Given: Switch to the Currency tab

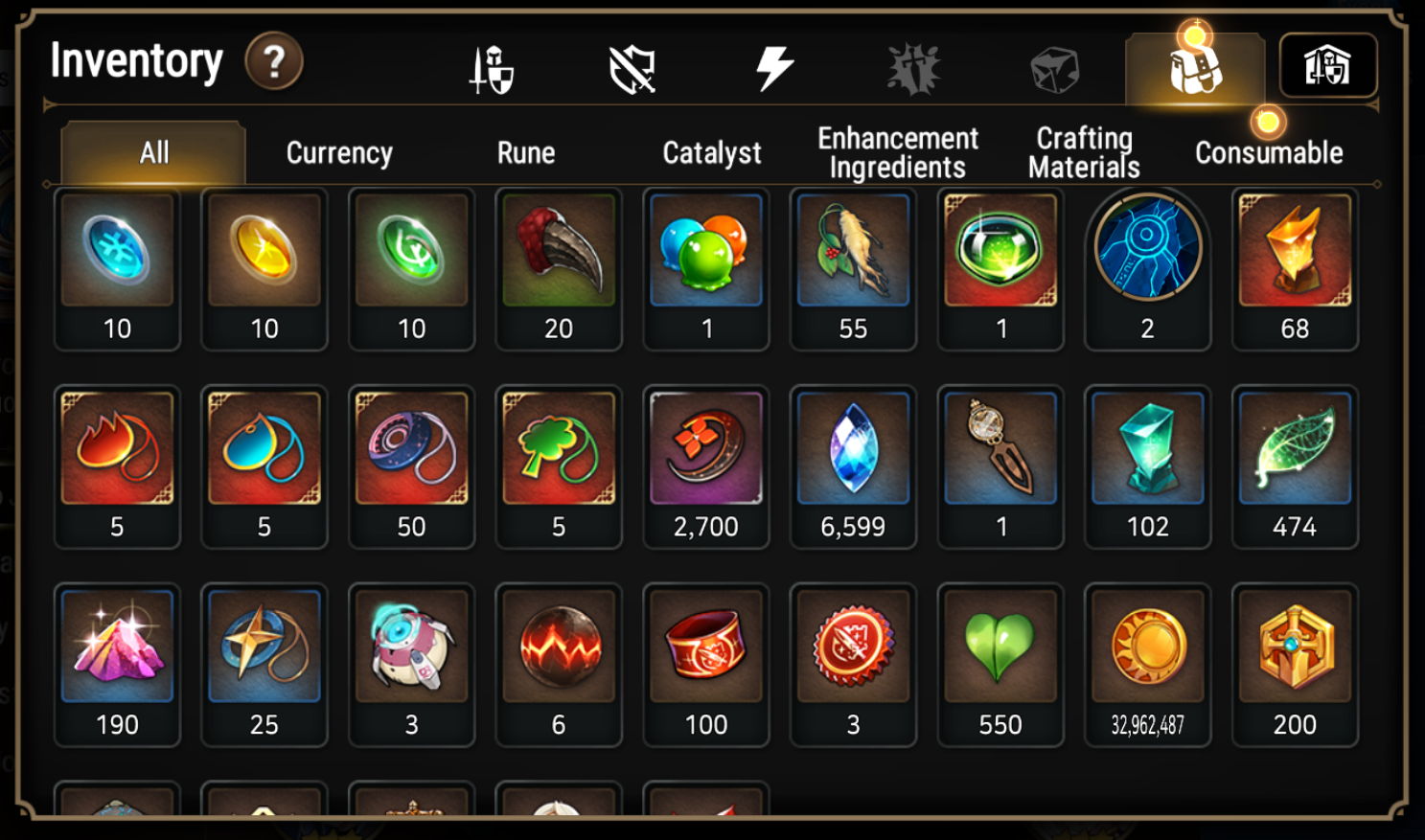Looking at the screenshot, I should click(x=339, y=153).
